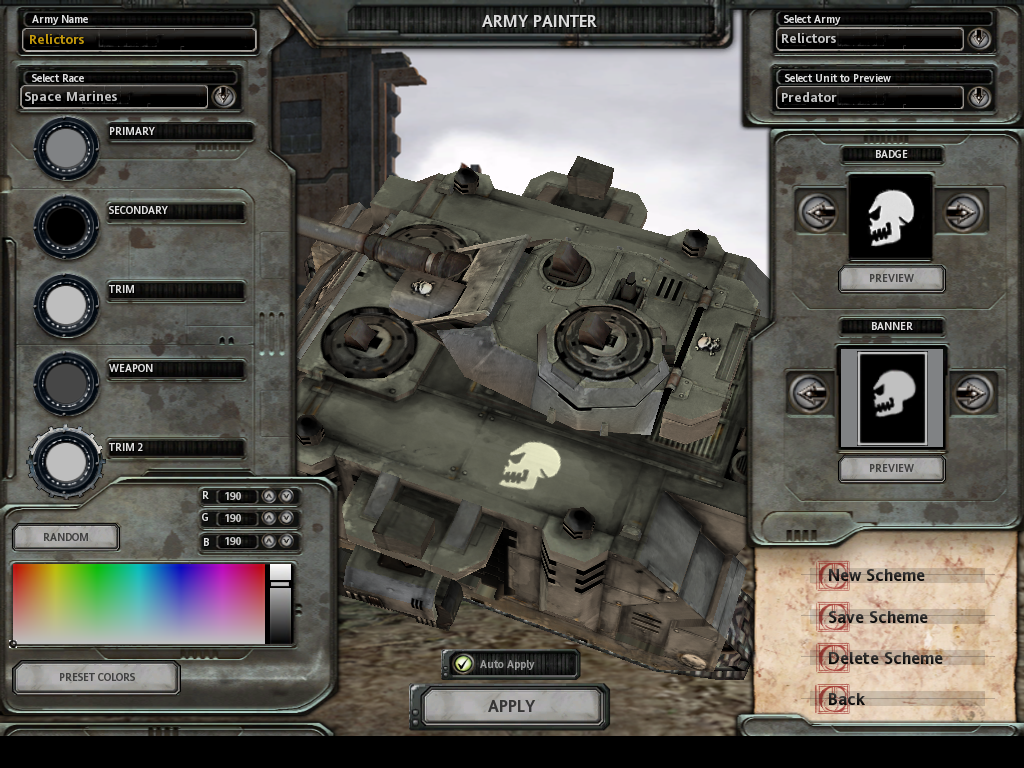Select the Weapon color swatch
Screen dimensions: 1024x768
(x=66, y=383)
